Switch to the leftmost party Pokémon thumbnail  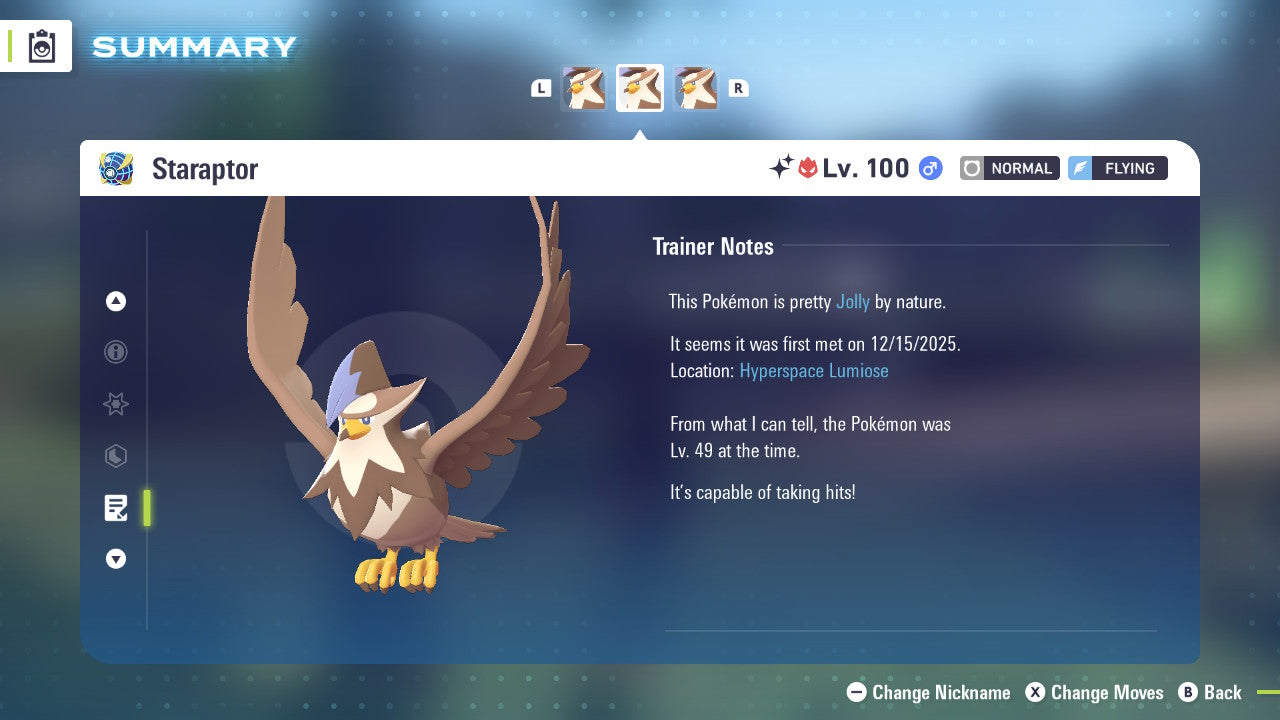[583, 87]
